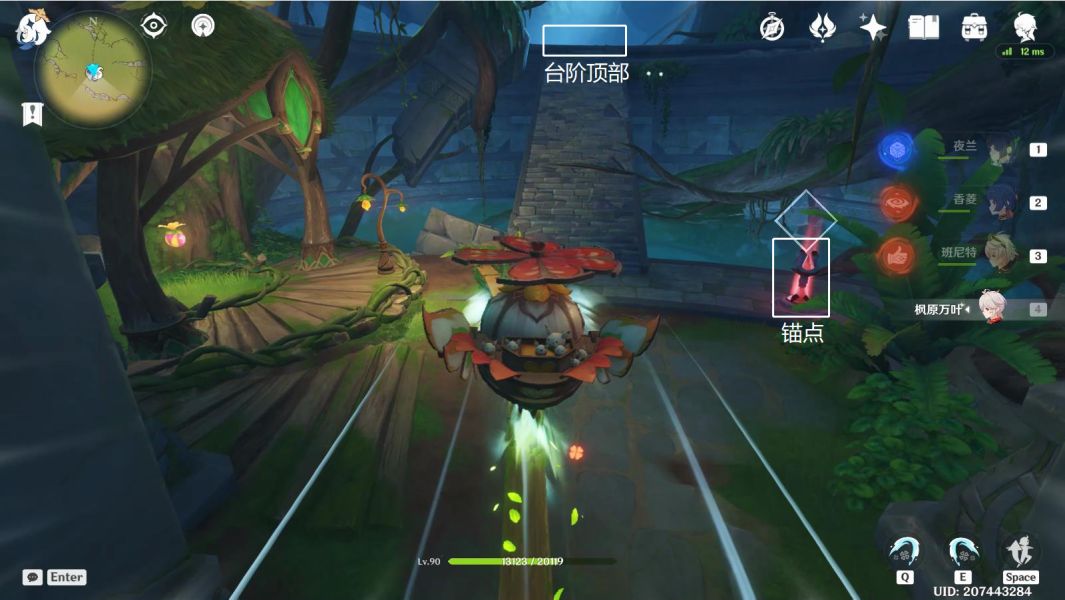Open the winged emblem menu icon
This screenshot has height=600, width=1065.
tap(822, 28)
